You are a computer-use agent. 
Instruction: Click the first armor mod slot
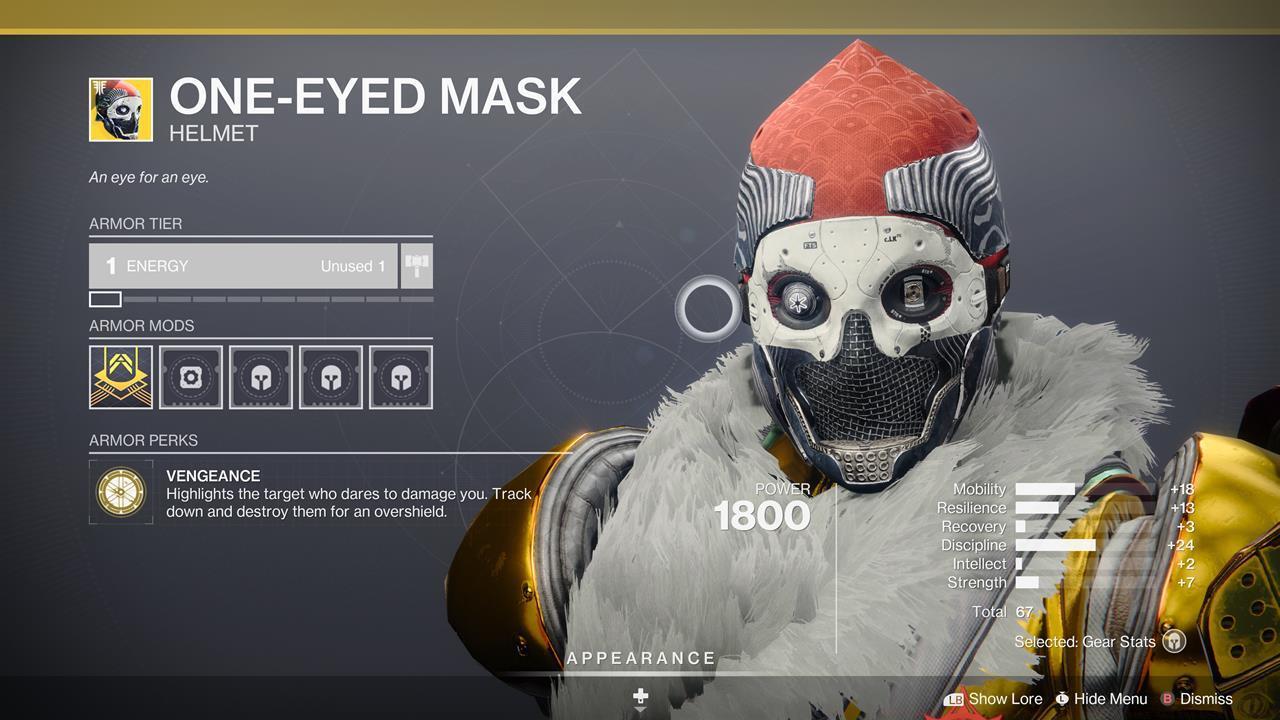pyautogui.click(x=120, y=377)
